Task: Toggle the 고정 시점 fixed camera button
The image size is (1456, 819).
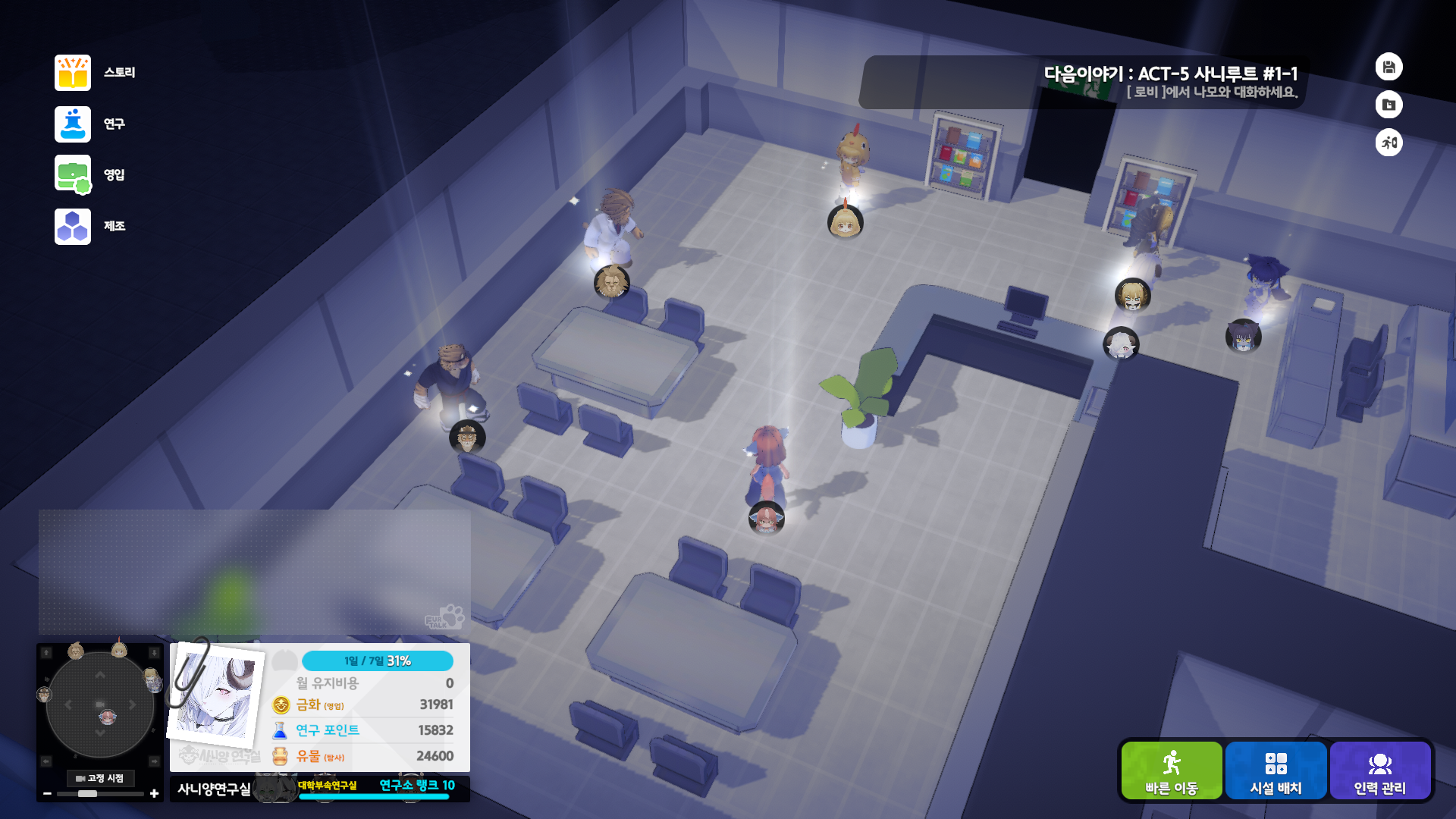Action: click(99, 778)
